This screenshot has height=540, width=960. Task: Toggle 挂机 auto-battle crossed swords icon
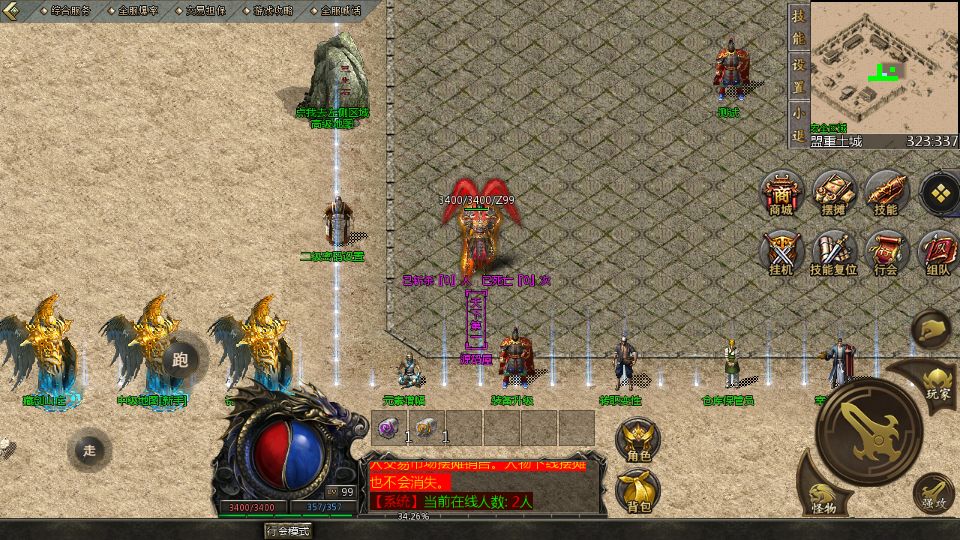pos(781,251)
